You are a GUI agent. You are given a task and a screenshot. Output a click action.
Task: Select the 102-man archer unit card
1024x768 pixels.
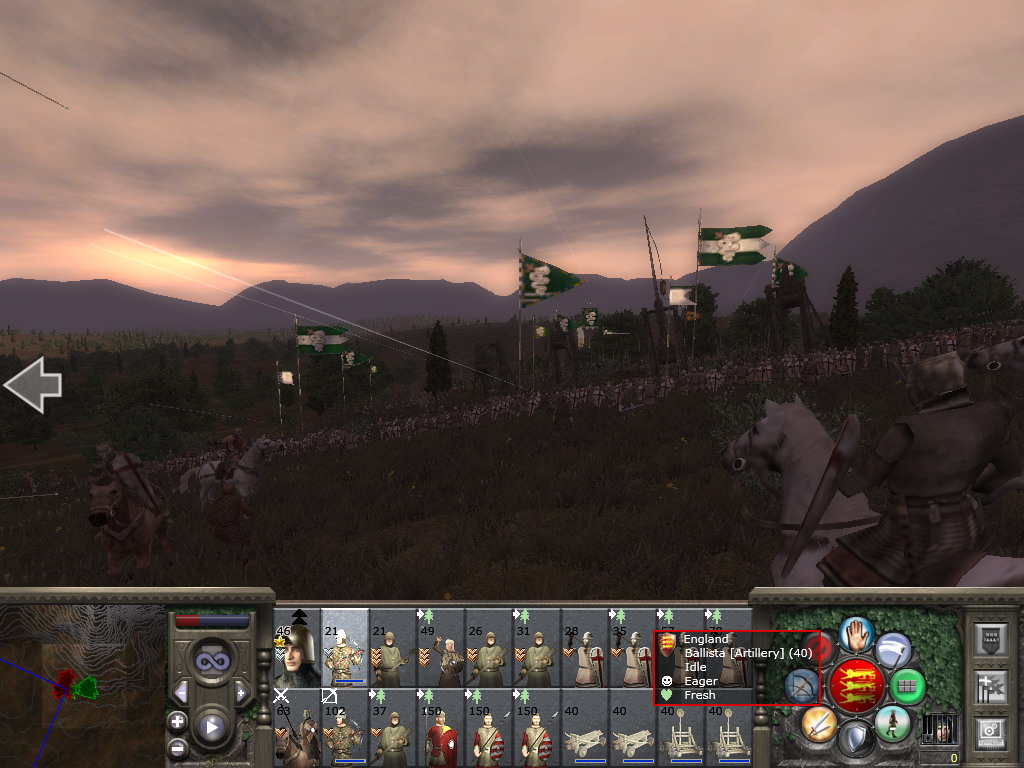345,727
